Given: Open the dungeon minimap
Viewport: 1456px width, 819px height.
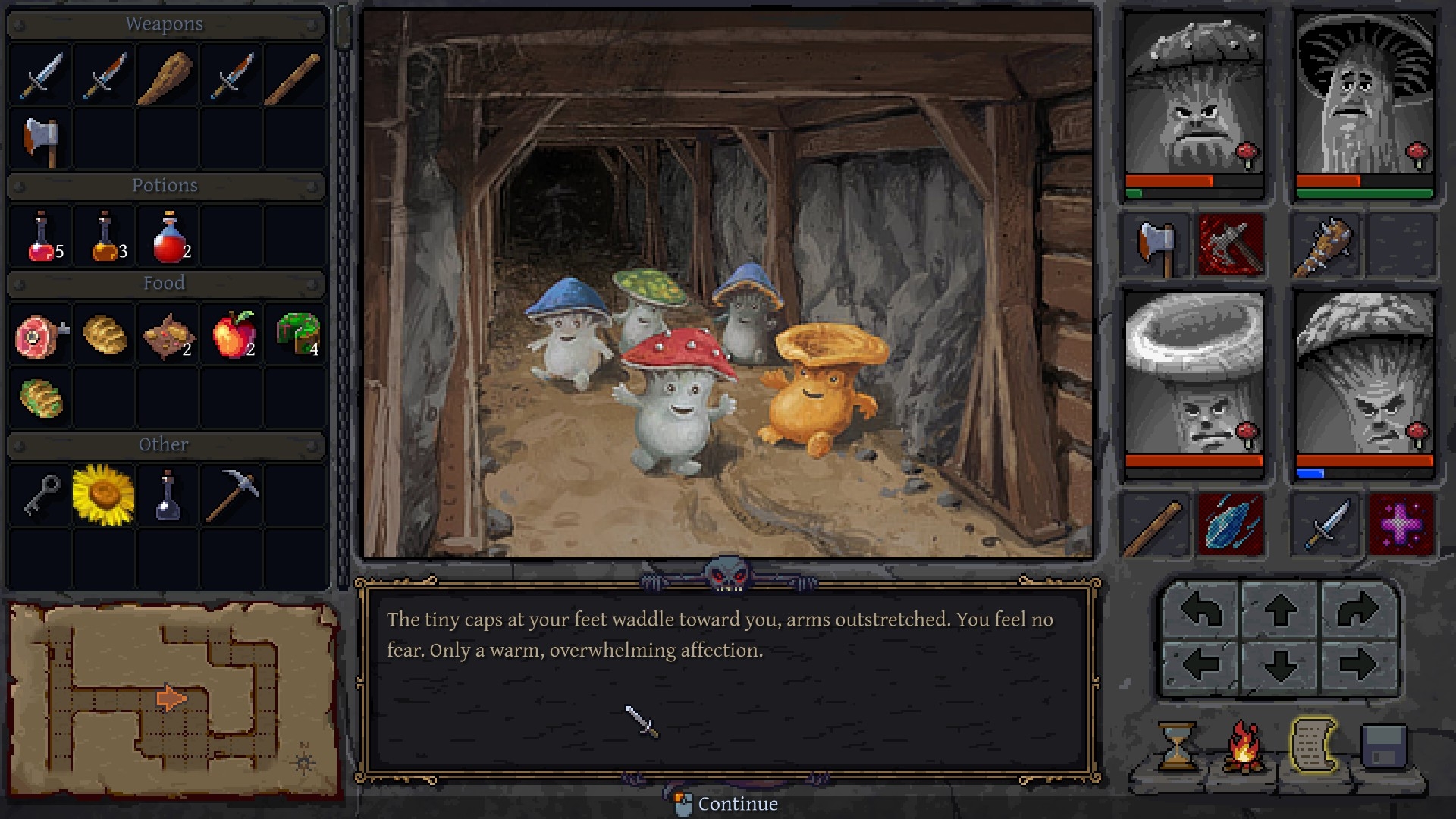Looking at the screenshot, I should click(173, 699).
